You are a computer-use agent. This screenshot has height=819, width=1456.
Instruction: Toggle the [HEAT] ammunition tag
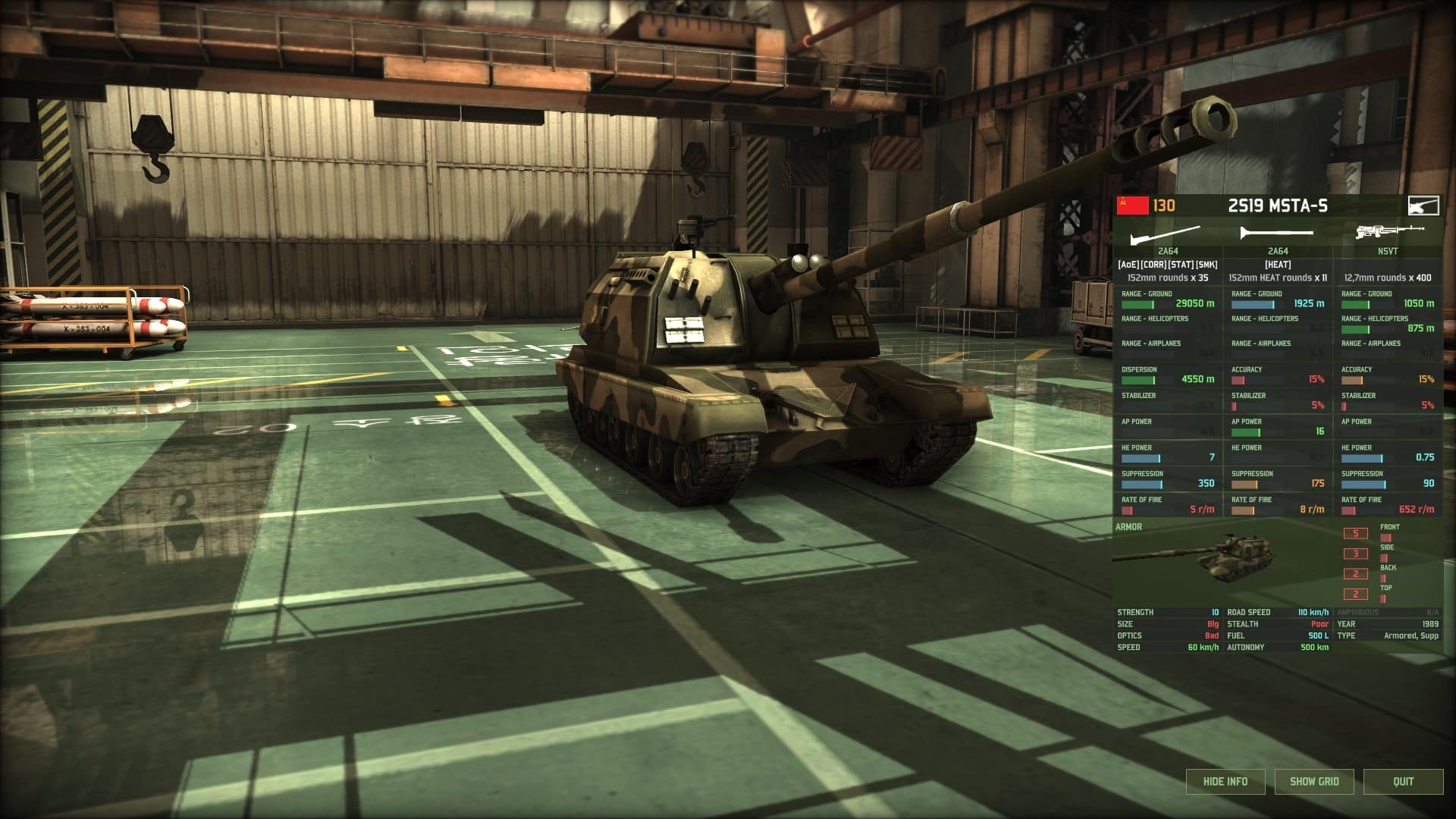(1277, 265)
